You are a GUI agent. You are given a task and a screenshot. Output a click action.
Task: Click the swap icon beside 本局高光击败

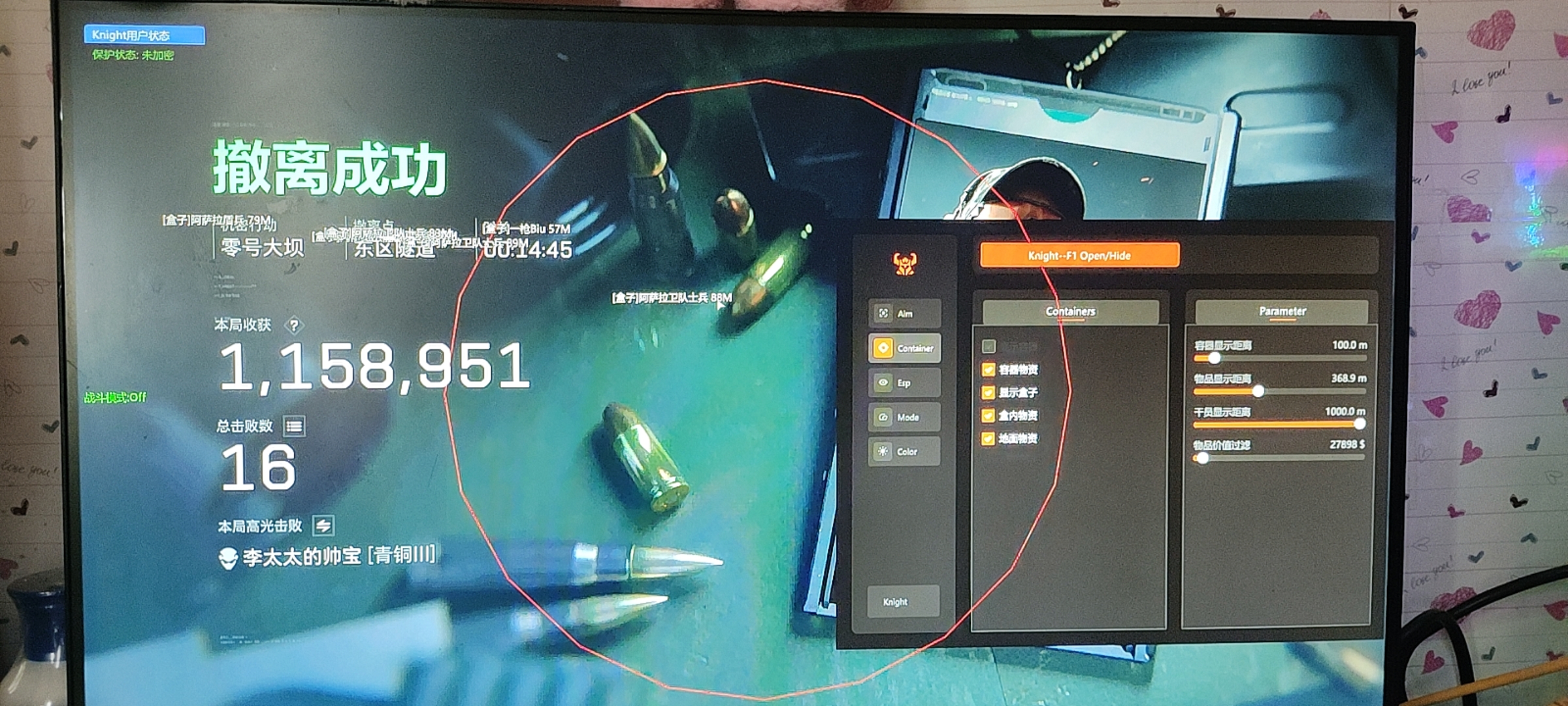(323, 525)
